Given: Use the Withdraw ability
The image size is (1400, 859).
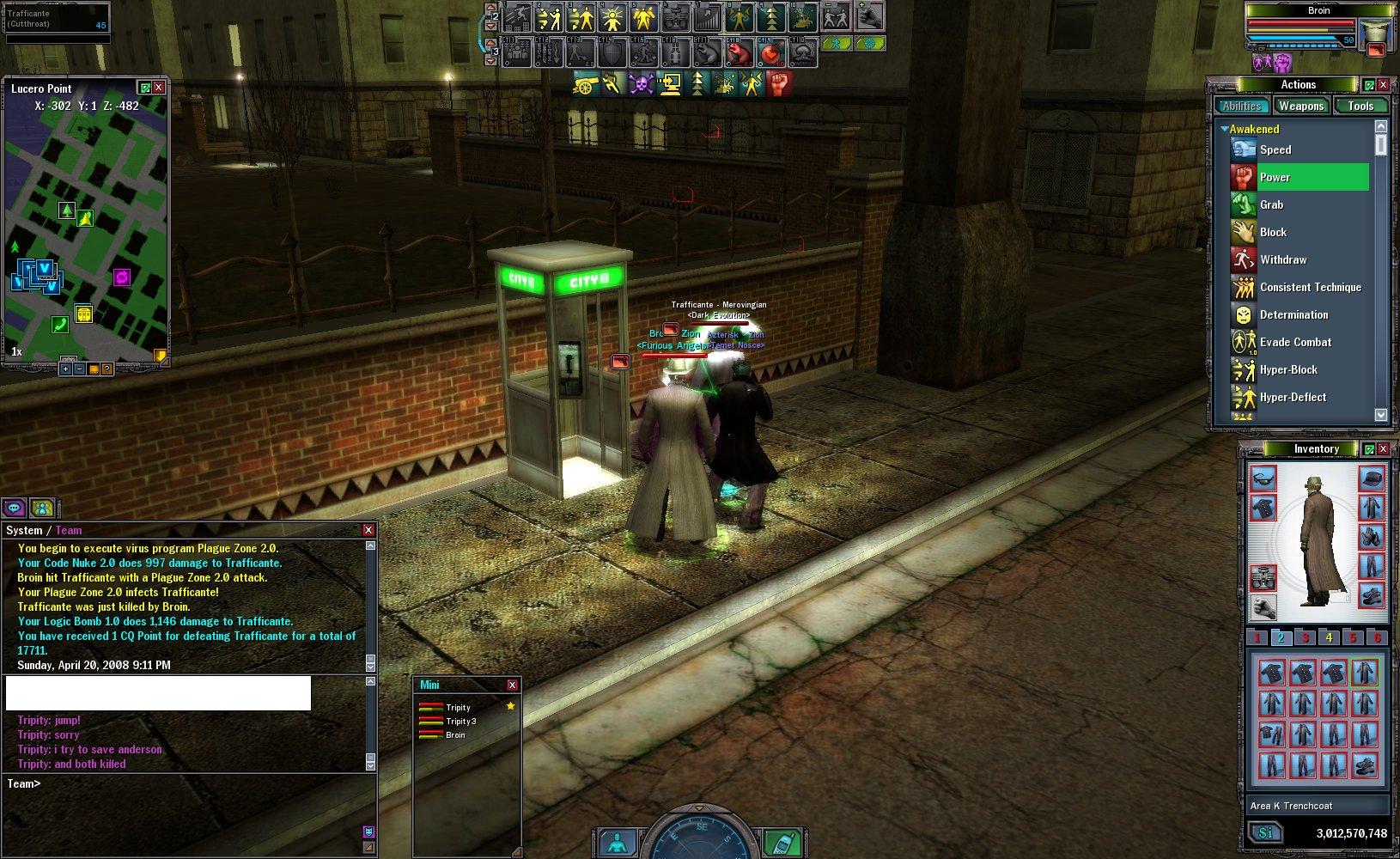Looking at the screenshot, I should pos(1283,259).
